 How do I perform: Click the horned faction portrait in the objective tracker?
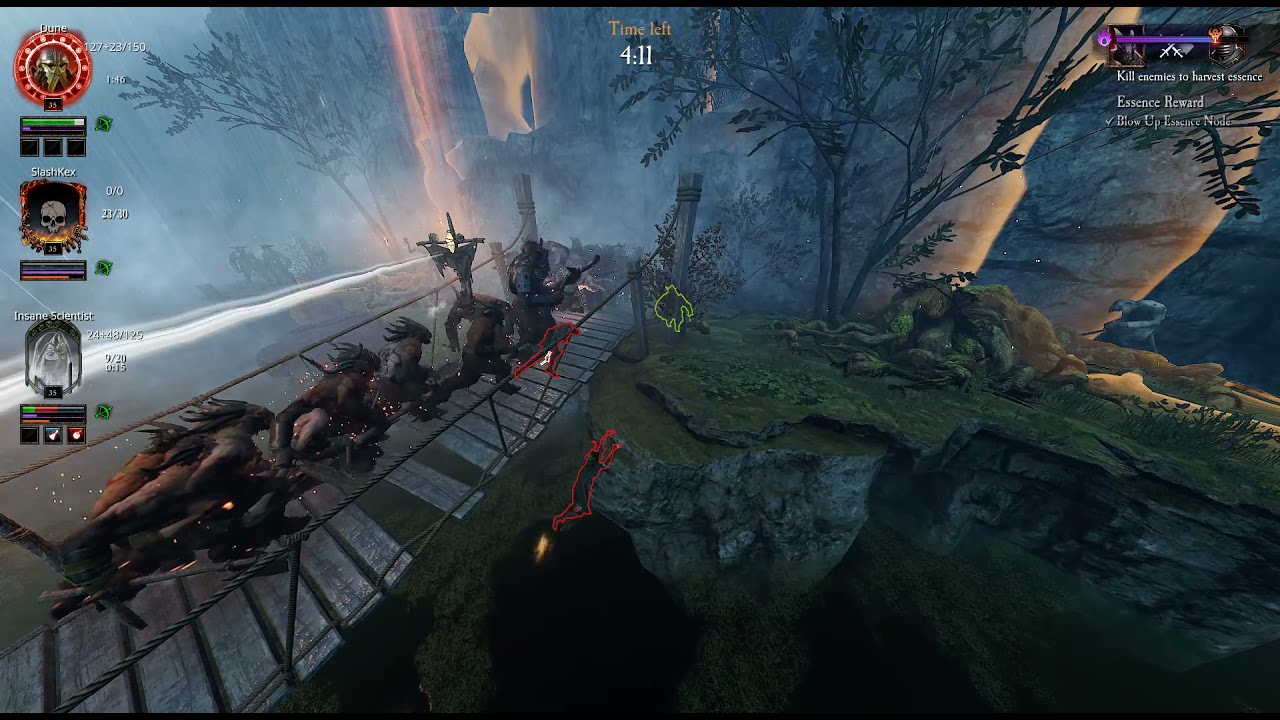(1132, 47)
